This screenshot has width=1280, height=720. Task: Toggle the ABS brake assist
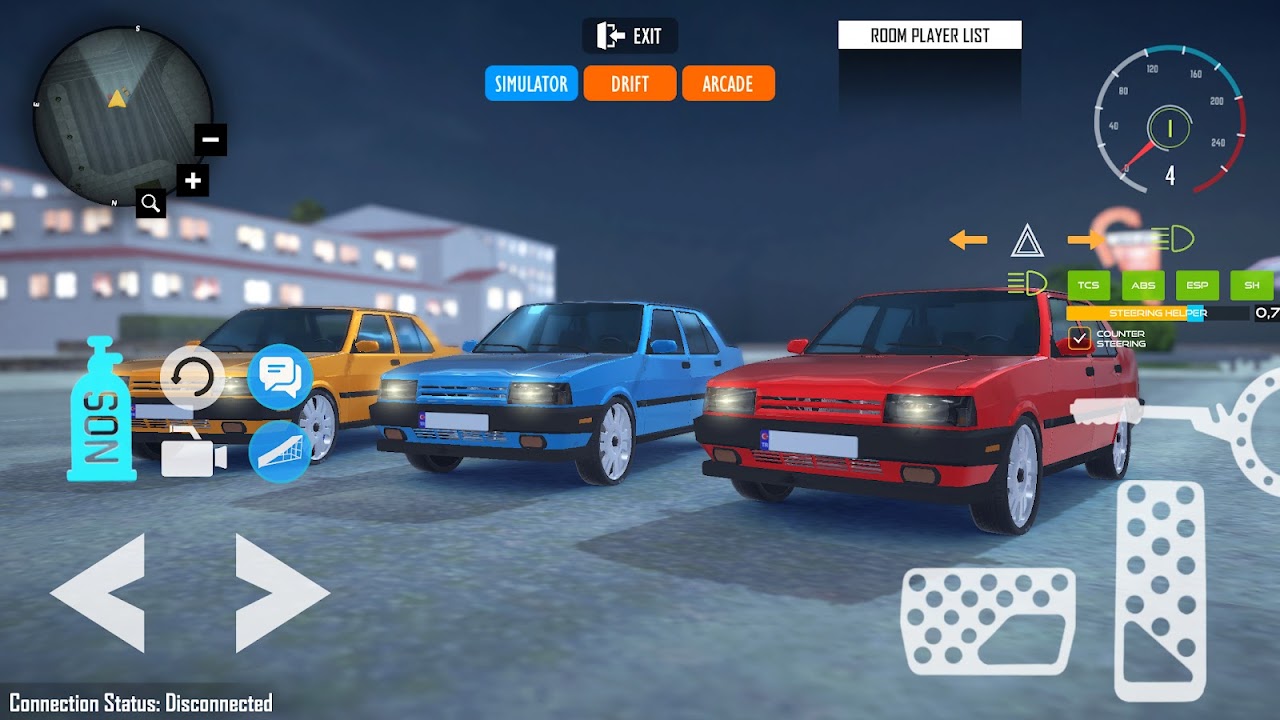[x=1143, y=286]
